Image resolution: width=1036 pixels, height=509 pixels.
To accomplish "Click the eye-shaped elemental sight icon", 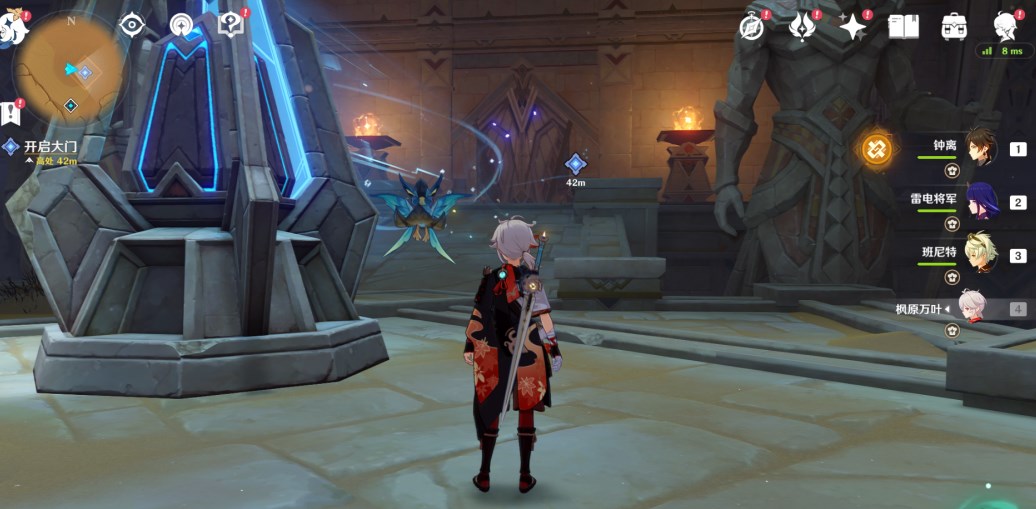I will tap(133, 25).
